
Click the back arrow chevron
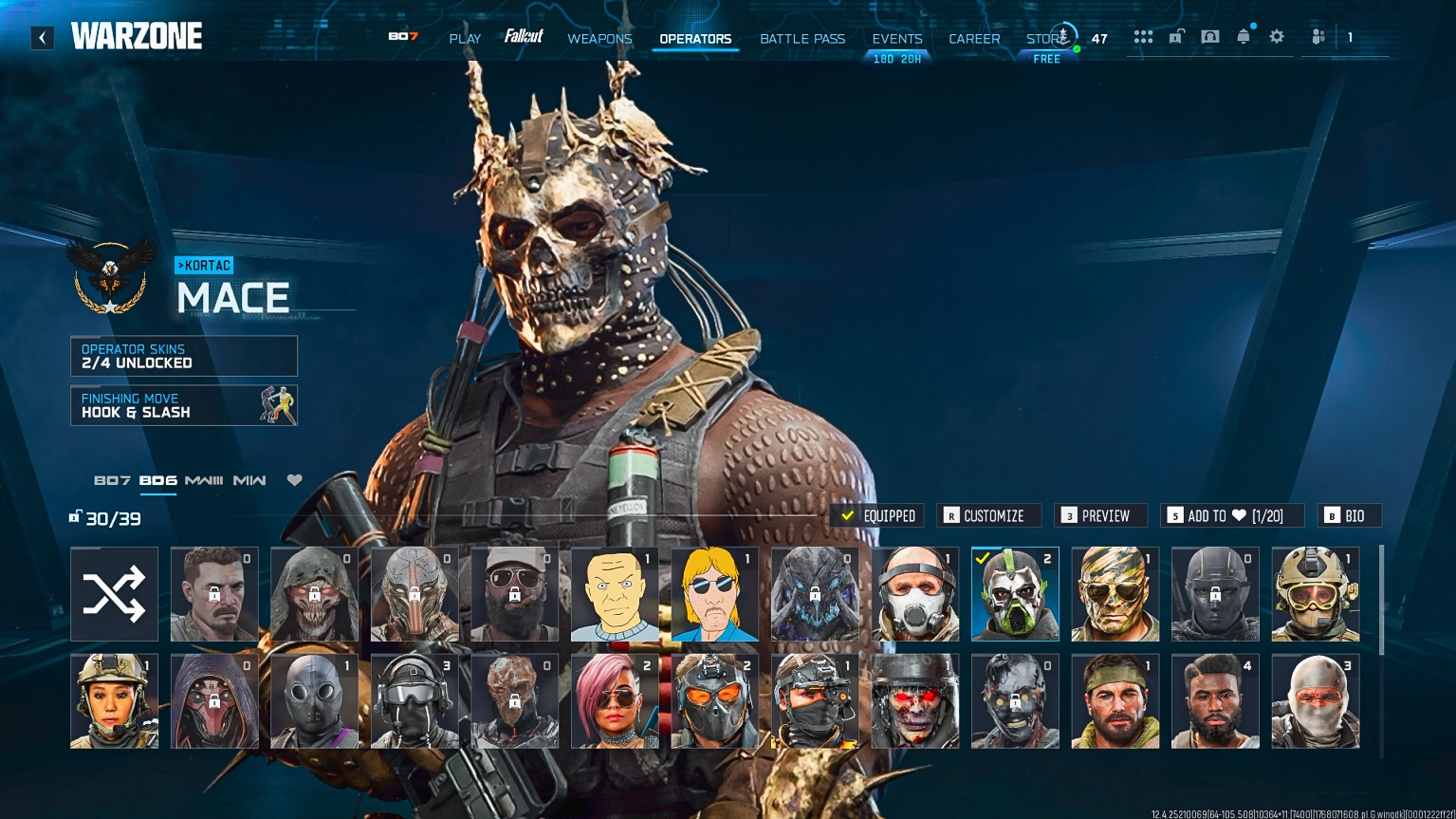(42, 37)
